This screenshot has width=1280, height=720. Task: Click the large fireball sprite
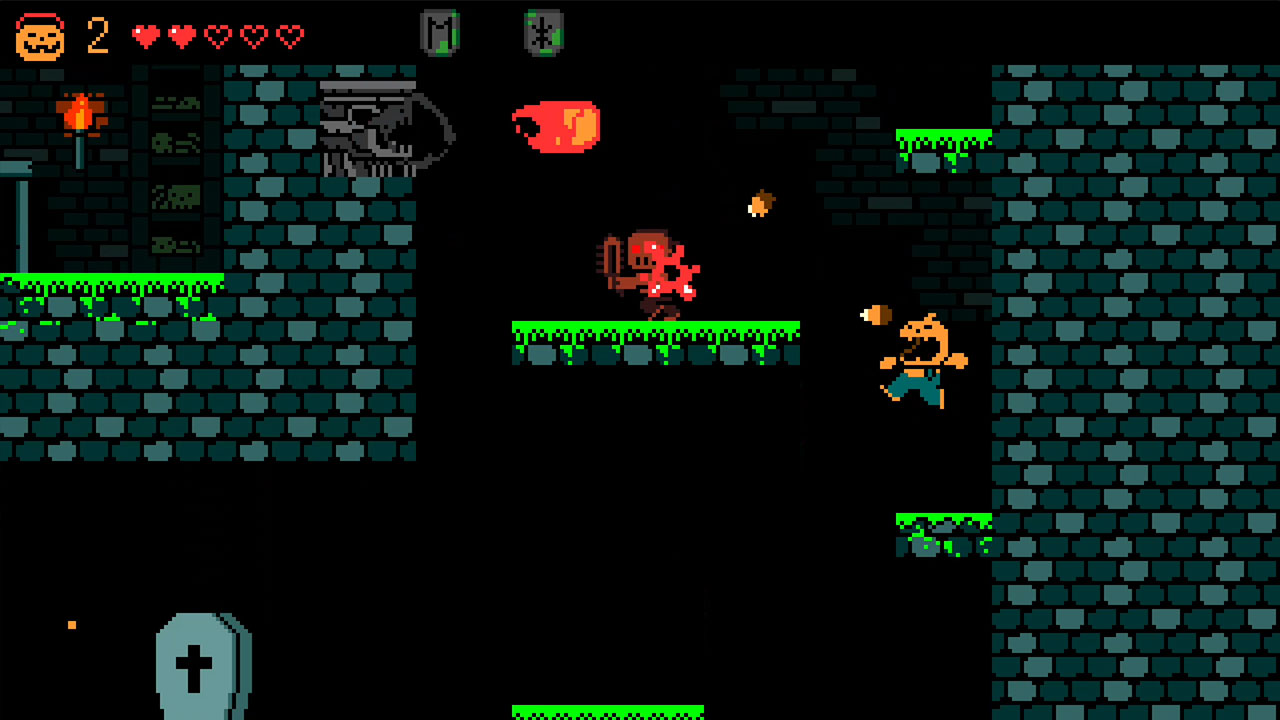click(x=558, y=128)
